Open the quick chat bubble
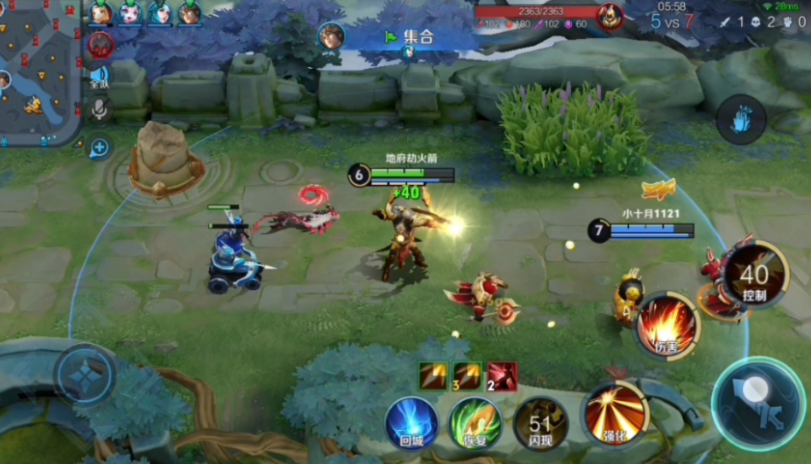Image resolution: width=811 pixels, height=464 pixels. pos(99,148)
